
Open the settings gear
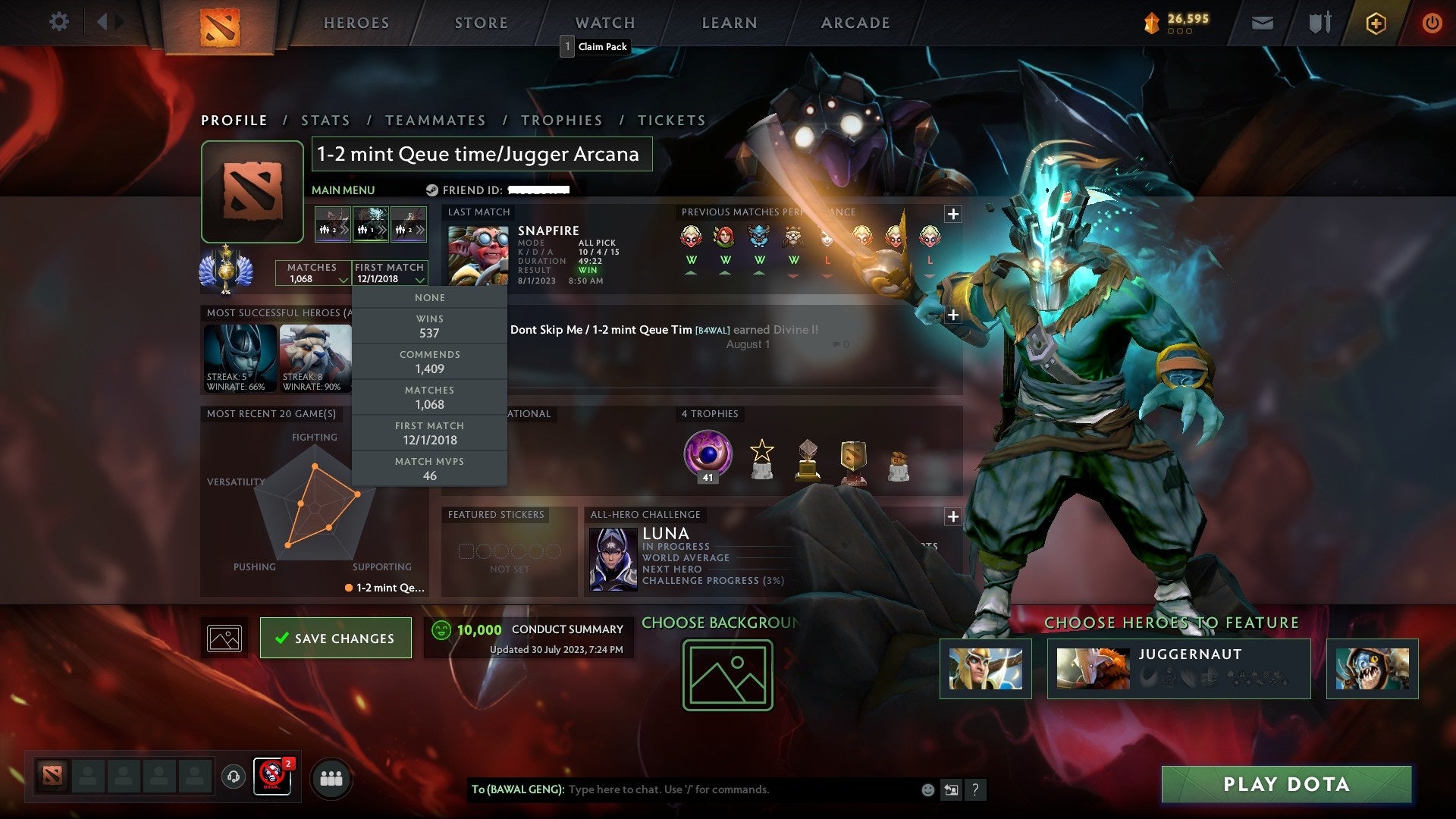click(59, 22)
